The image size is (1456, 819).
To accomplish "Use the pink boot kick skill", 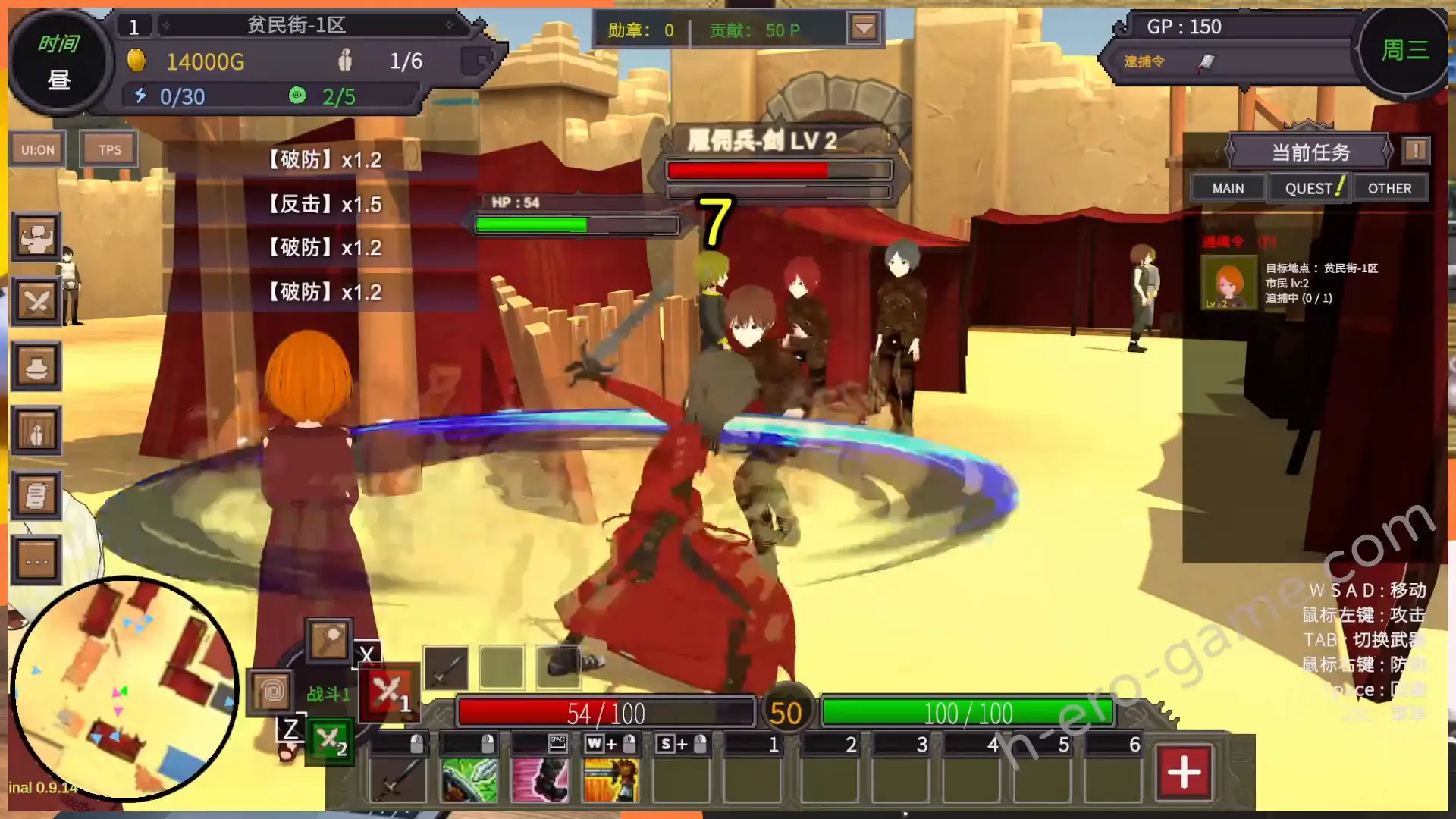I will point(540,779).
